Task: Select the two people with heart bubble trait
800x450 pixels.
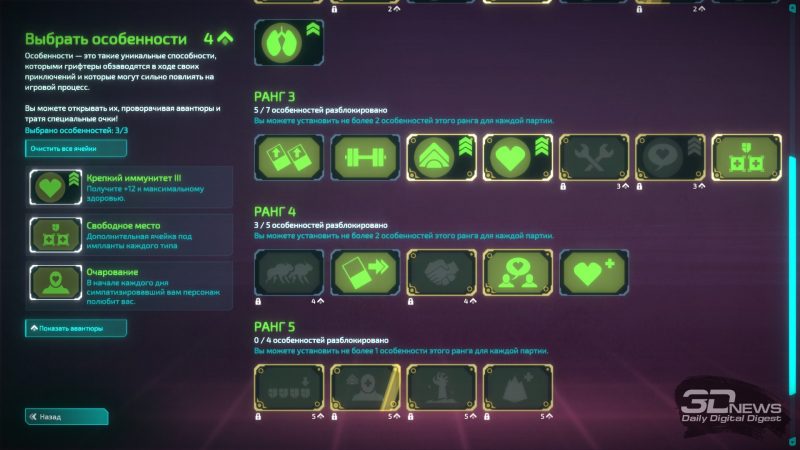Action: point(517,272)
